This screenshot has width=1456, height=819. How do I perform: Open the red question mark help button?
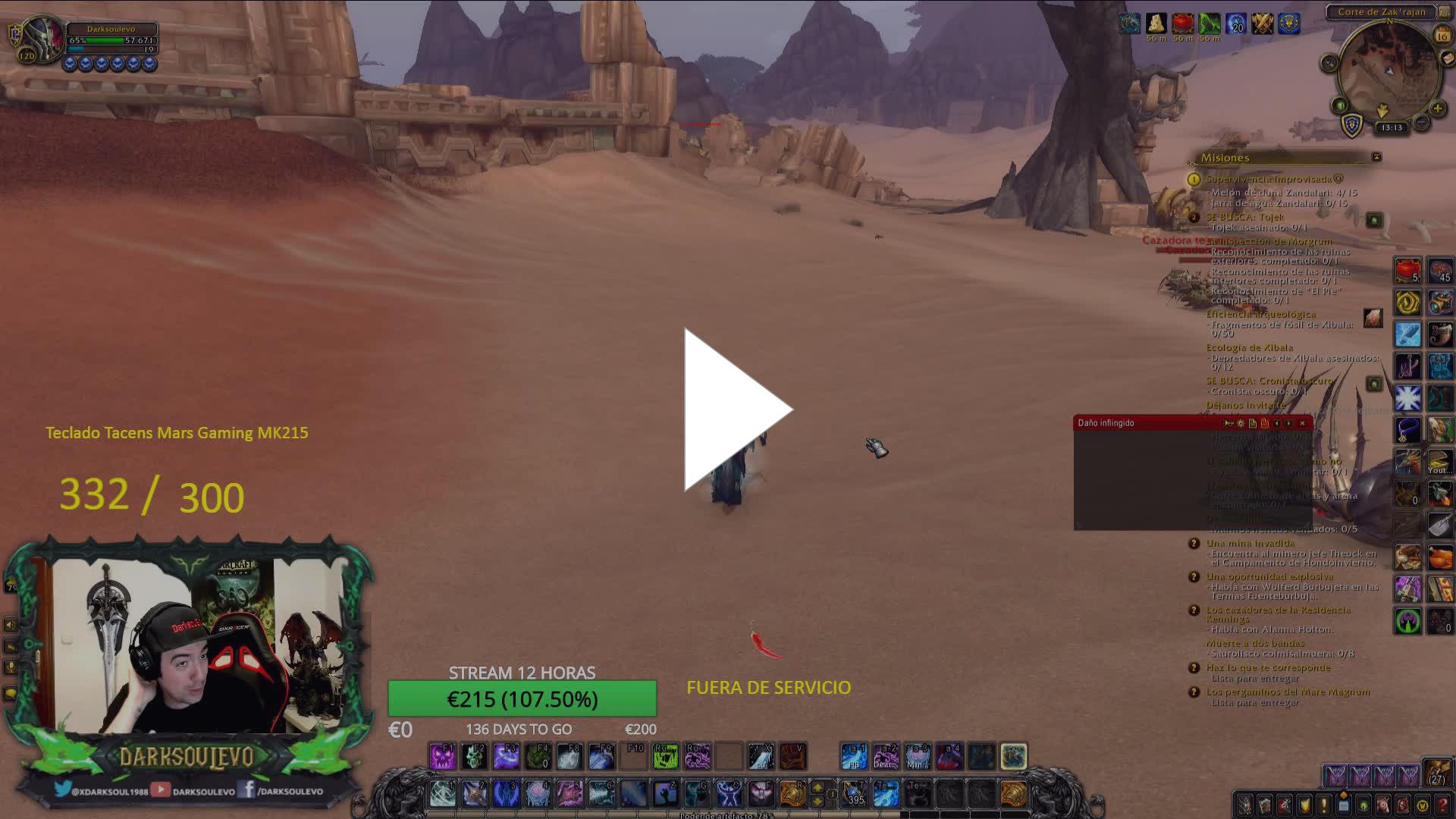pos(1442,804)
